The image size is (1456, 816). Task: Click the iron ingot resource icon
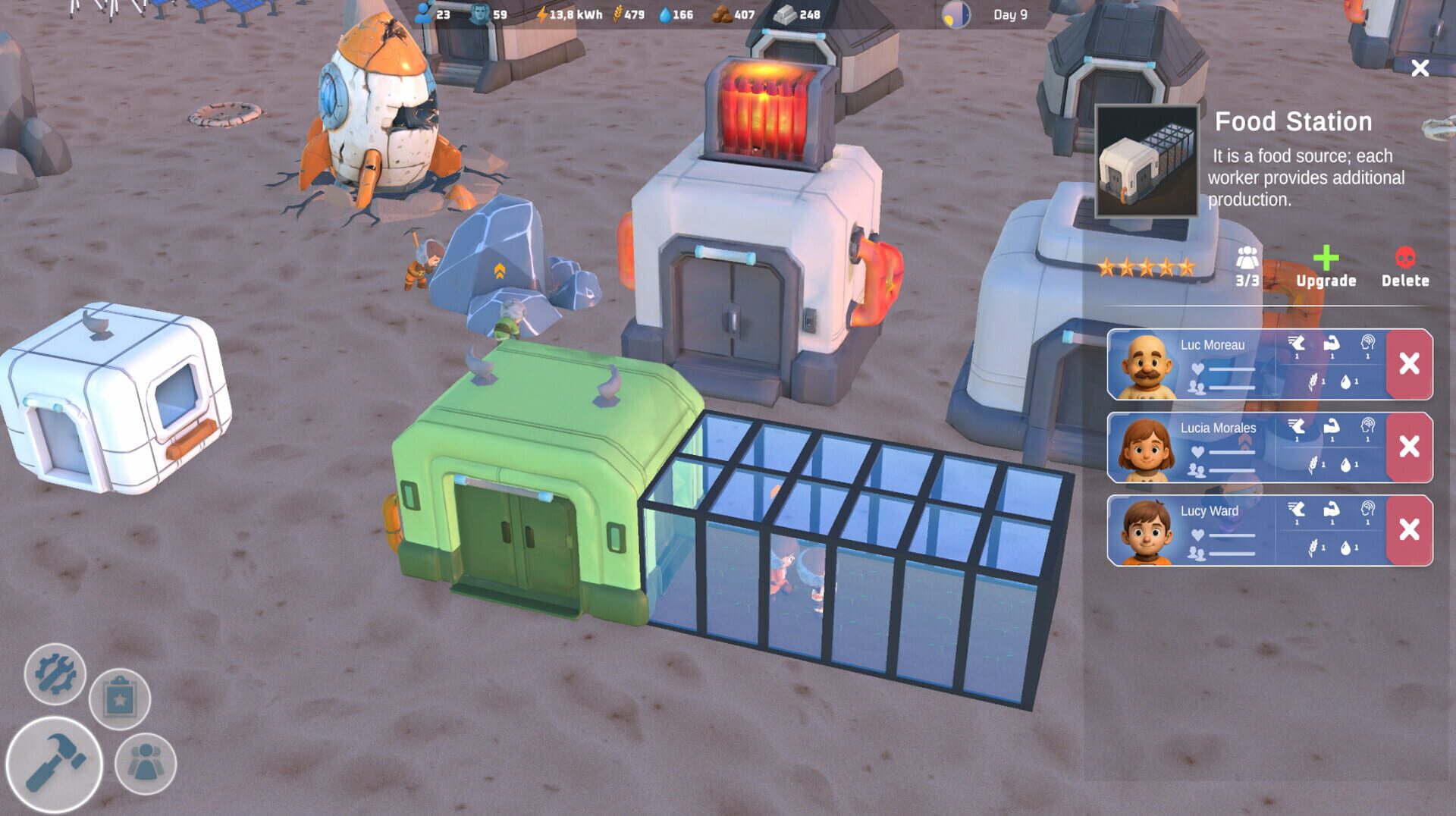tap(784, 14)
